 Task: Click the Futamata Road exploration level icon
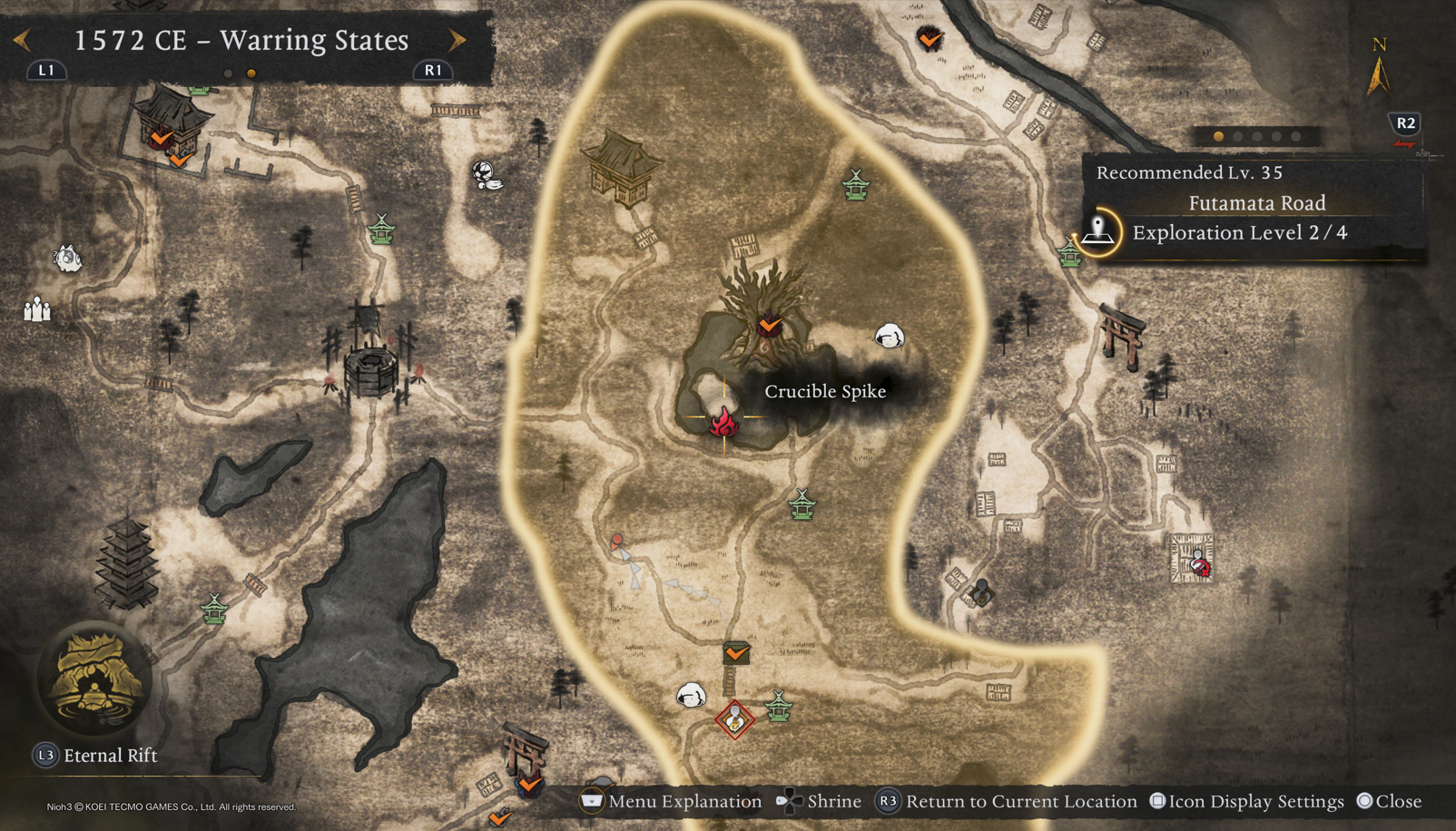coord(1098,232)
